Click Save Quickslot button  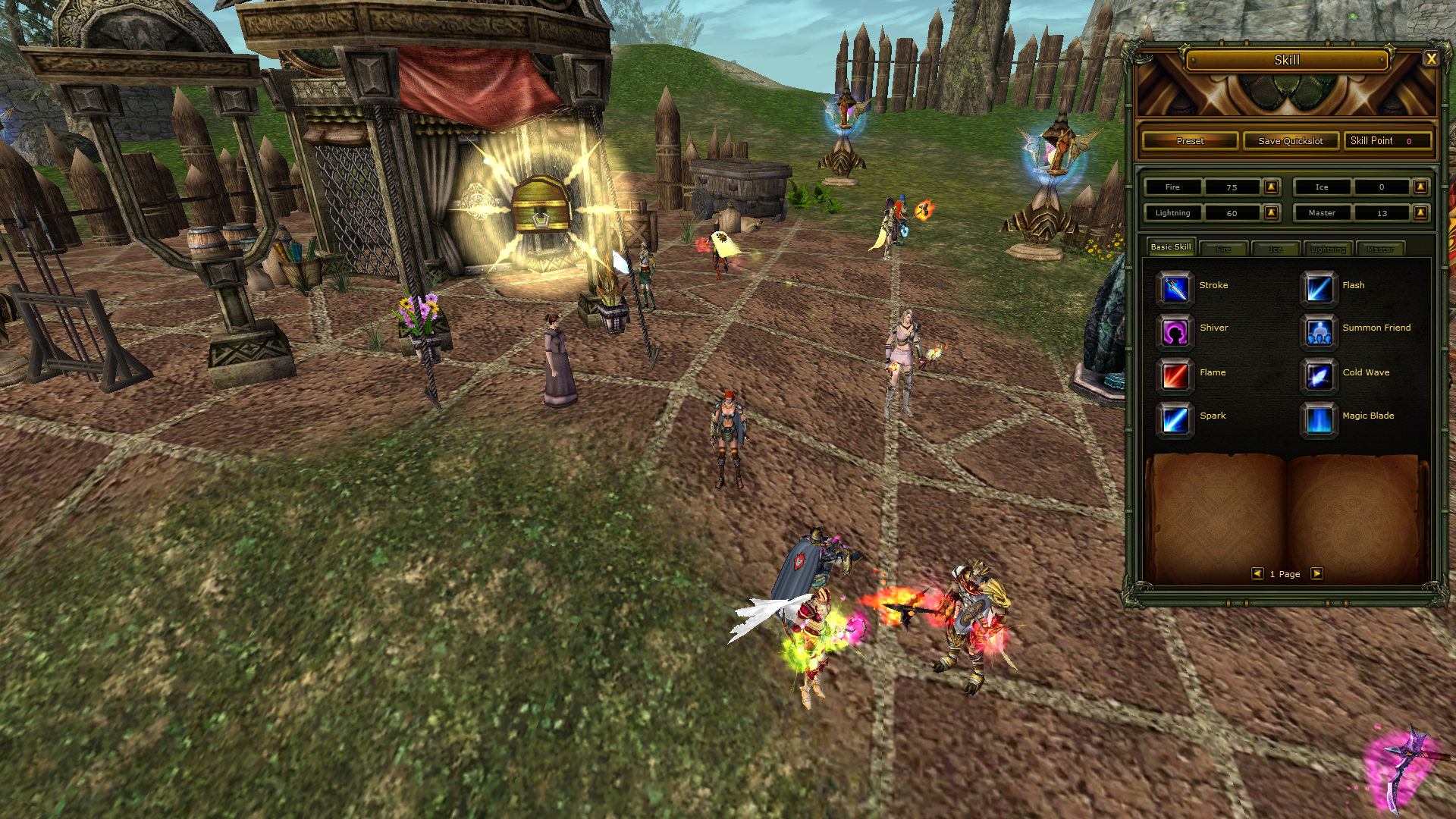pyautogui.click(x=1290, y=141)
